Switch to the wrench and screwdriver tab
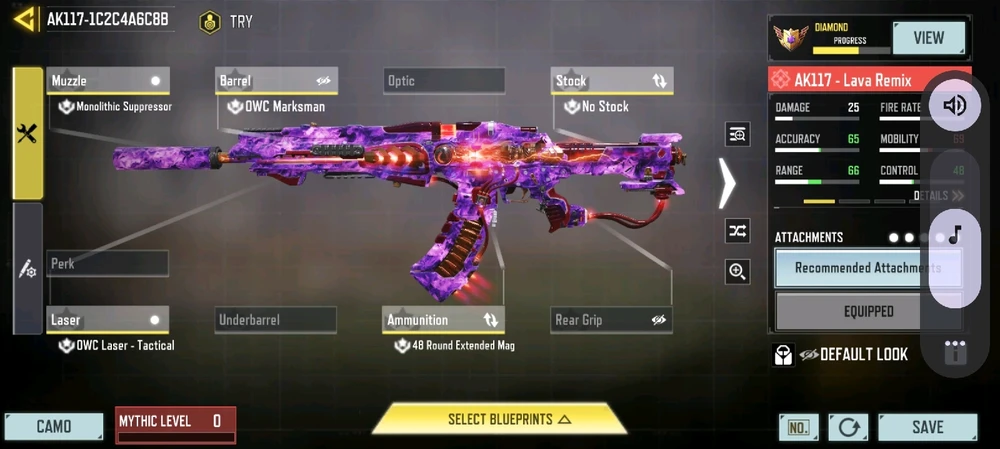Image resolution: width=1000 pixels, height=449 pixels. (27, 134)
